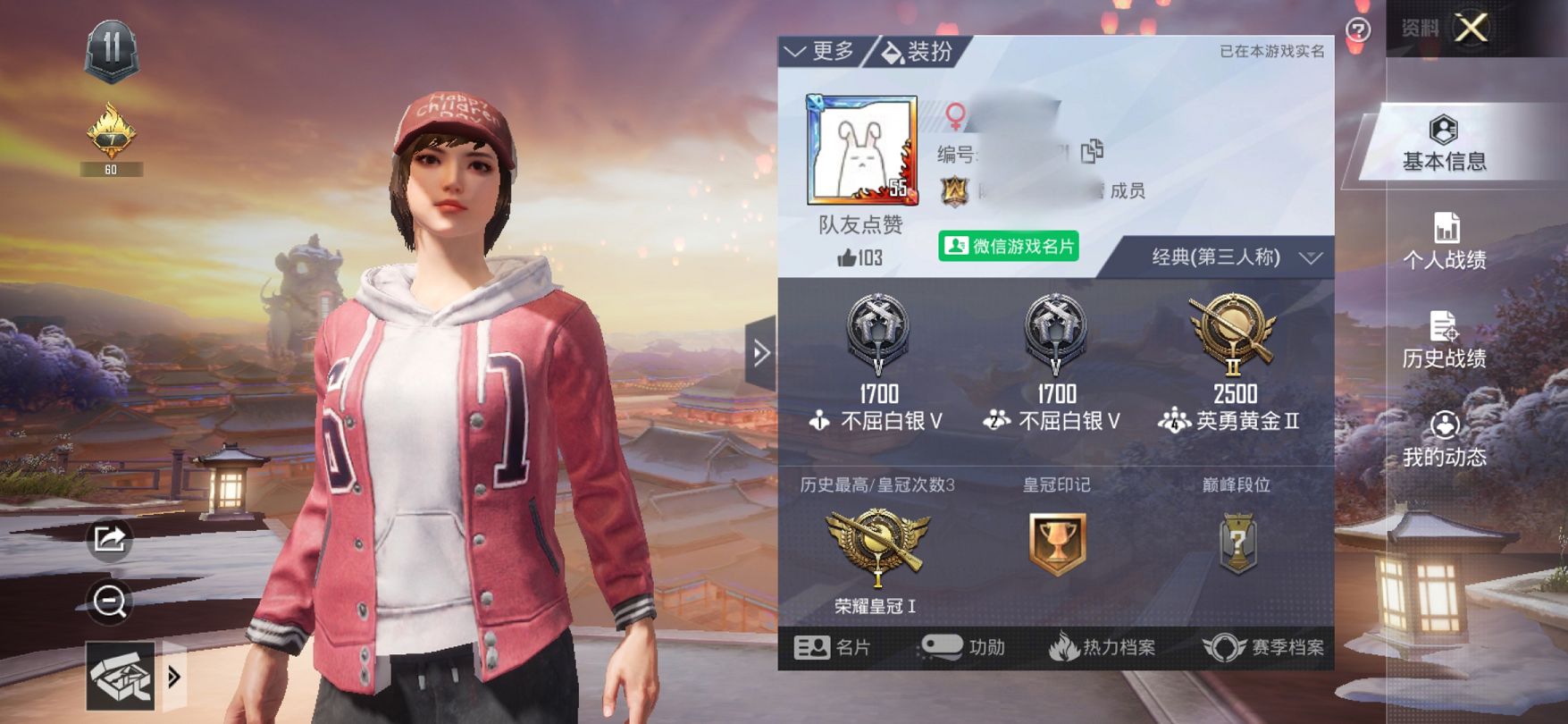Open the 名片 card section
The height and width of the screenshot is (724, 1568).
click(x=832, y=647)
